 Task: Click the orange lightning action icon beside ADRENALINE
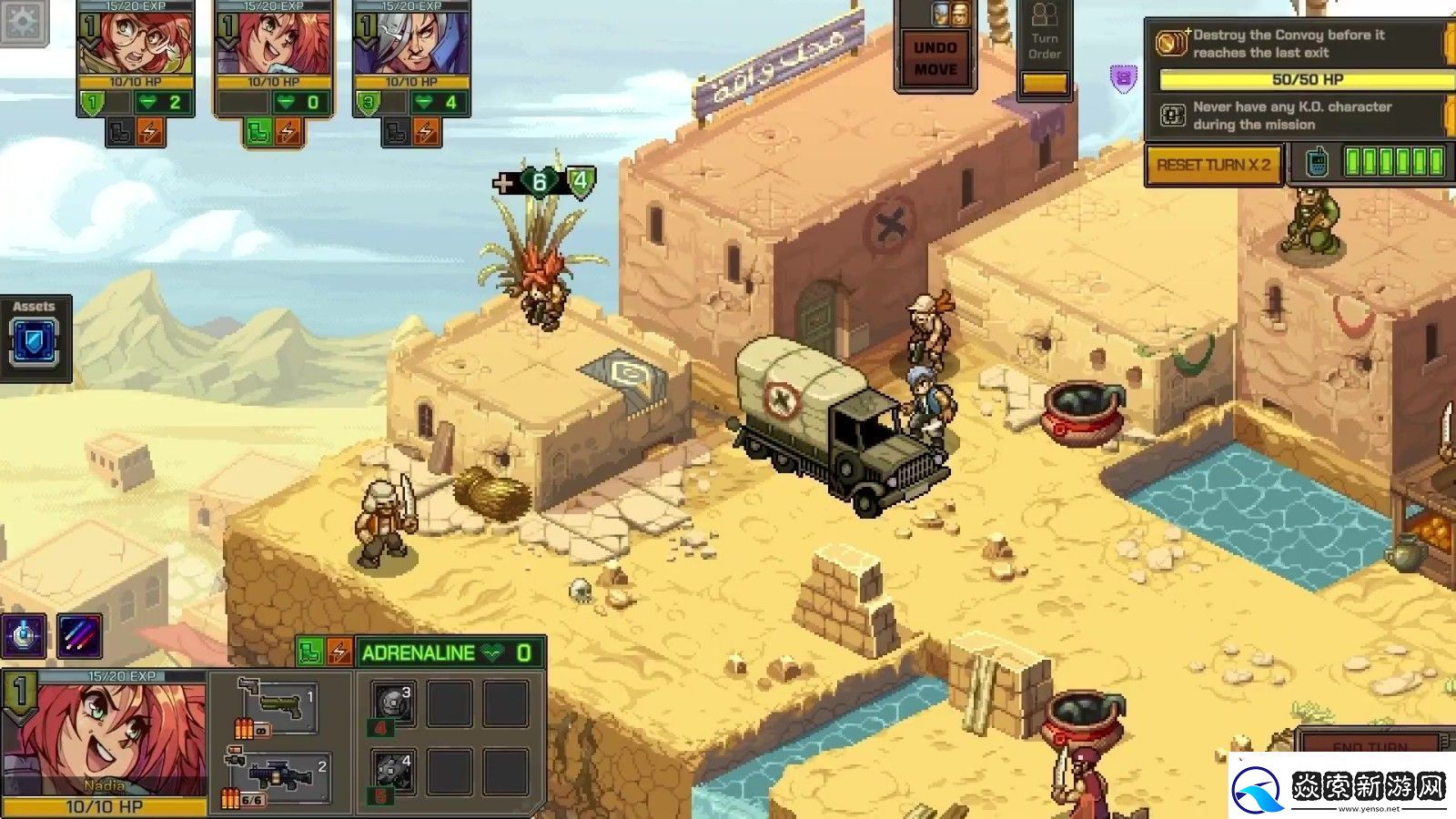(x=339, y=652)
